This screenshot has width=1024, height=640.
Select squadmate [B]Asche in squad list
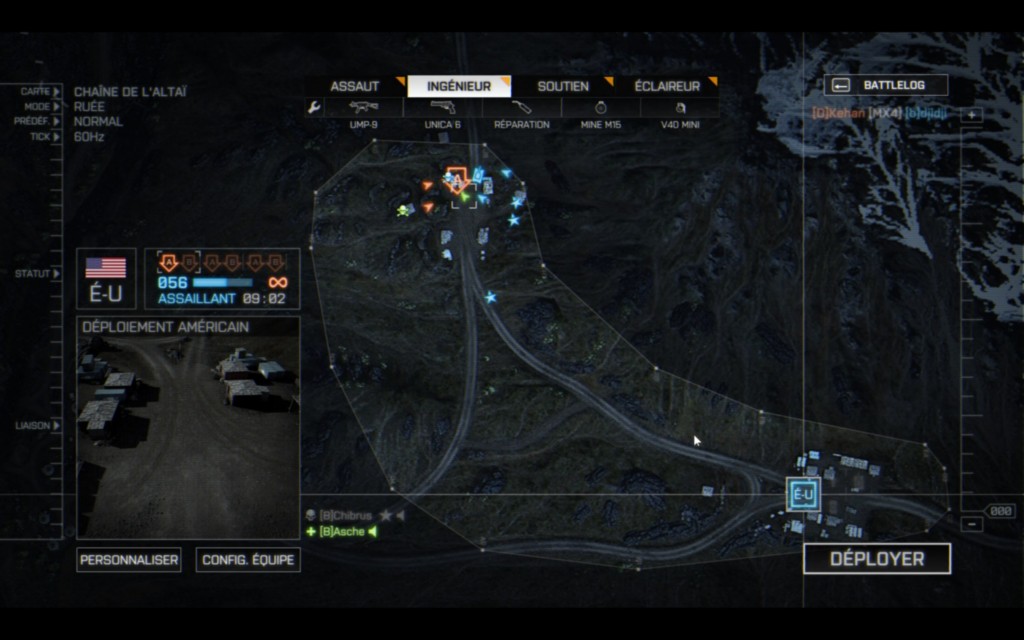coord(341,531)
